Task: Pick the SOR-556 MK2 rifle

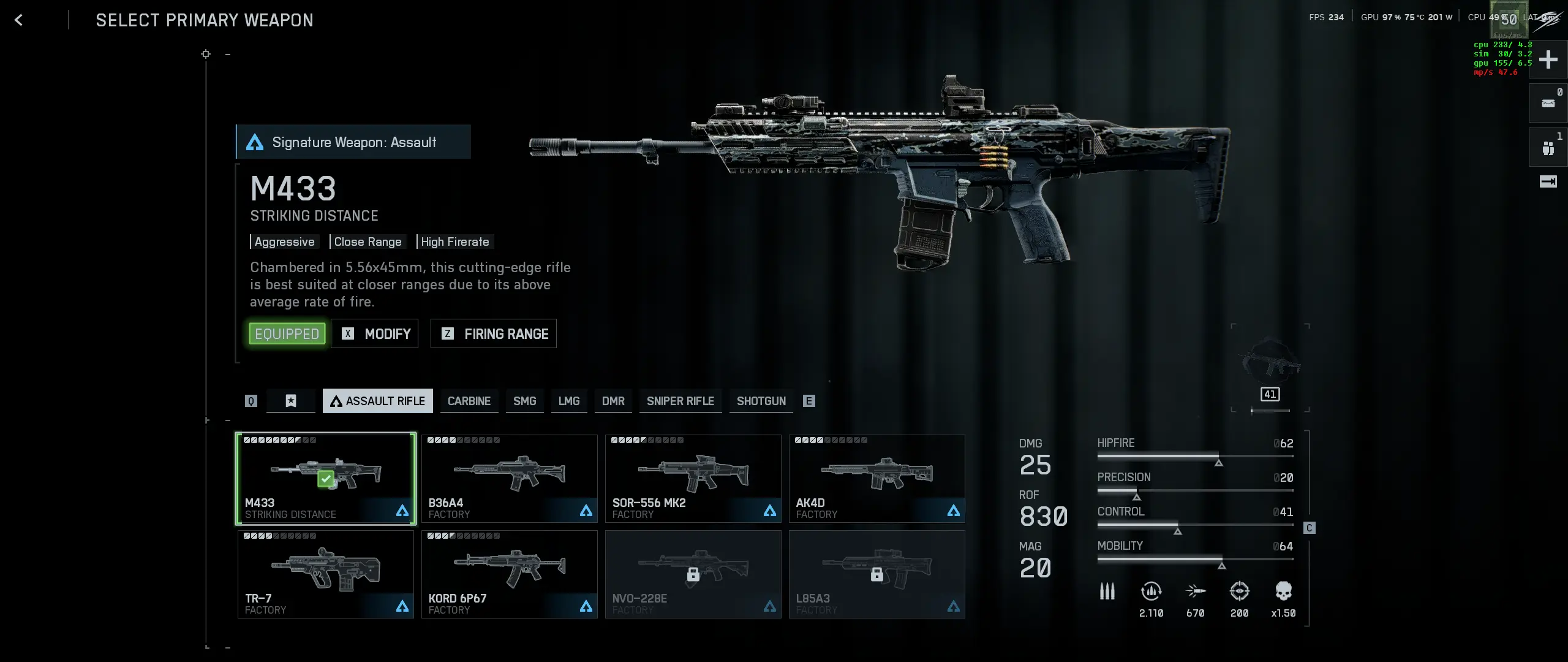Action: (693, 479)
